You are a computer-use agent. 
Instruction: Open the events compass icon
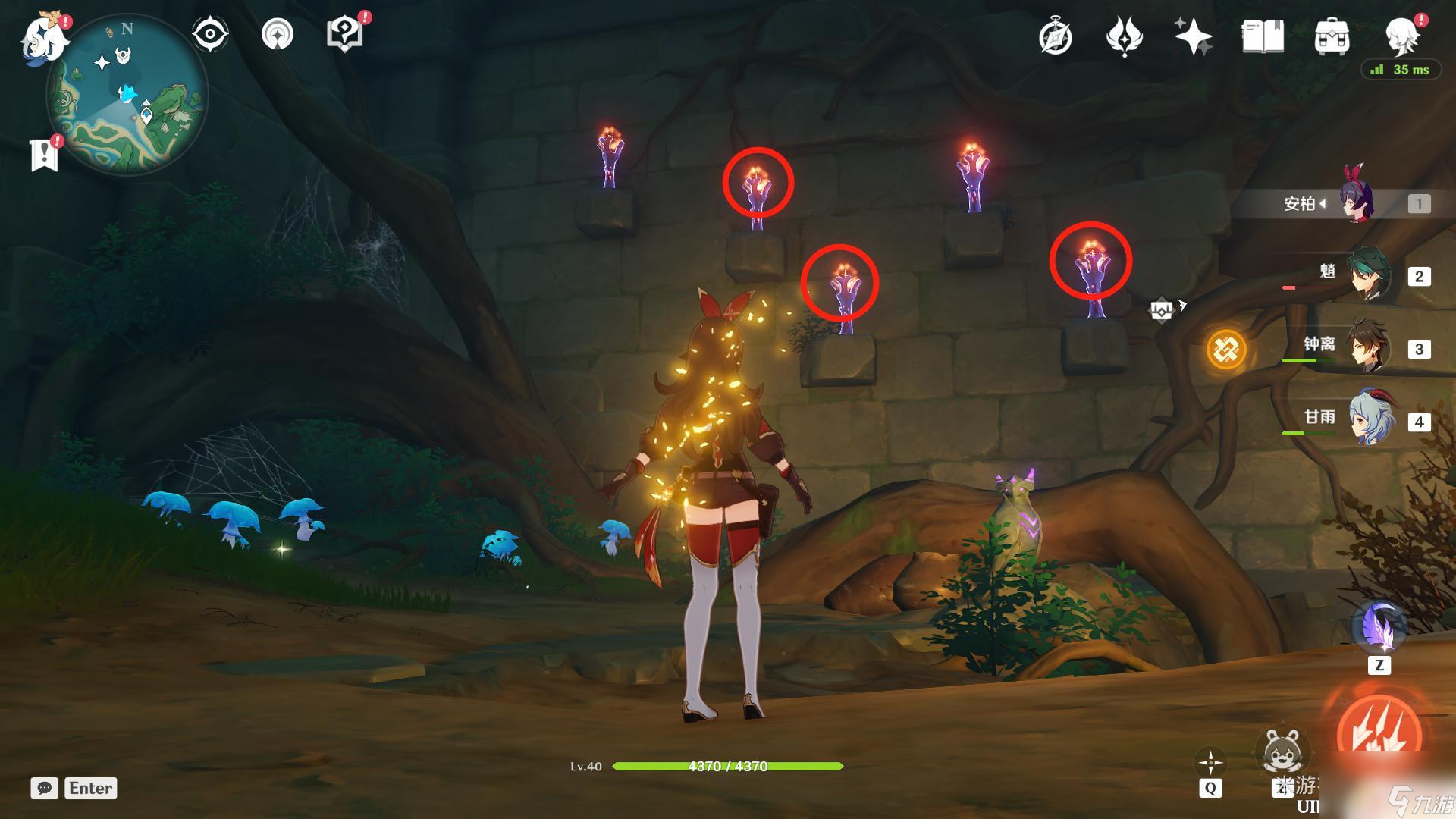click(x=1056, y=37)
